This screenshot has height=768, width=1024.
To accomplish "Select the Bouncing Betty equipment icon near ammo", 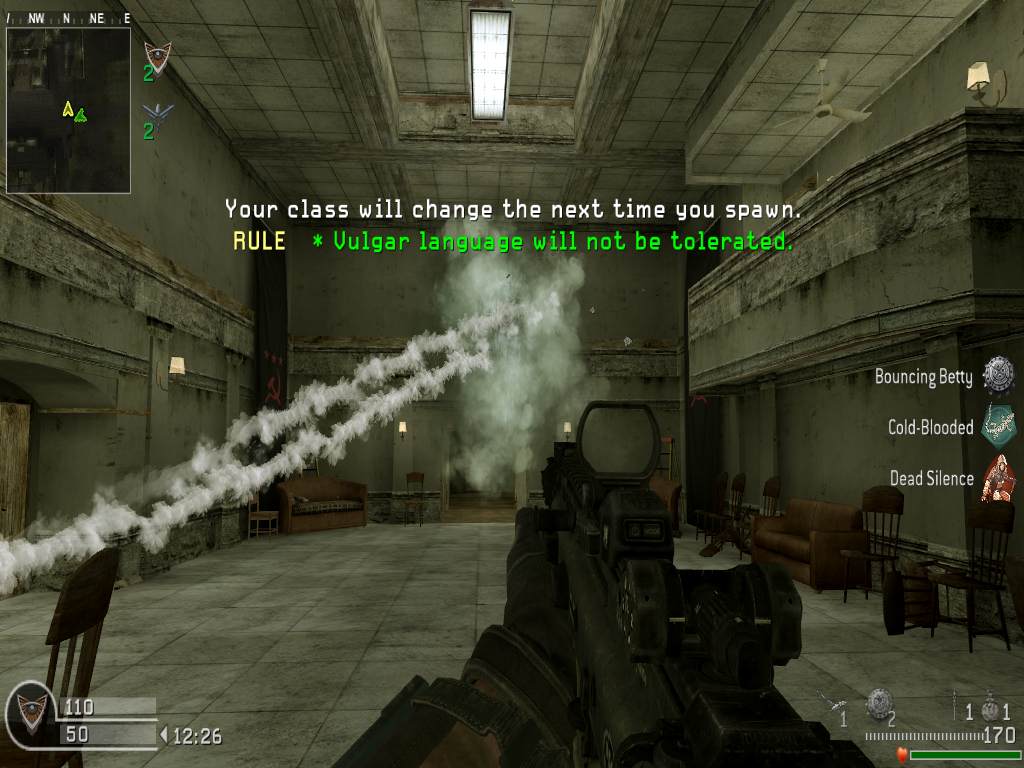I will tap(879, 703).
